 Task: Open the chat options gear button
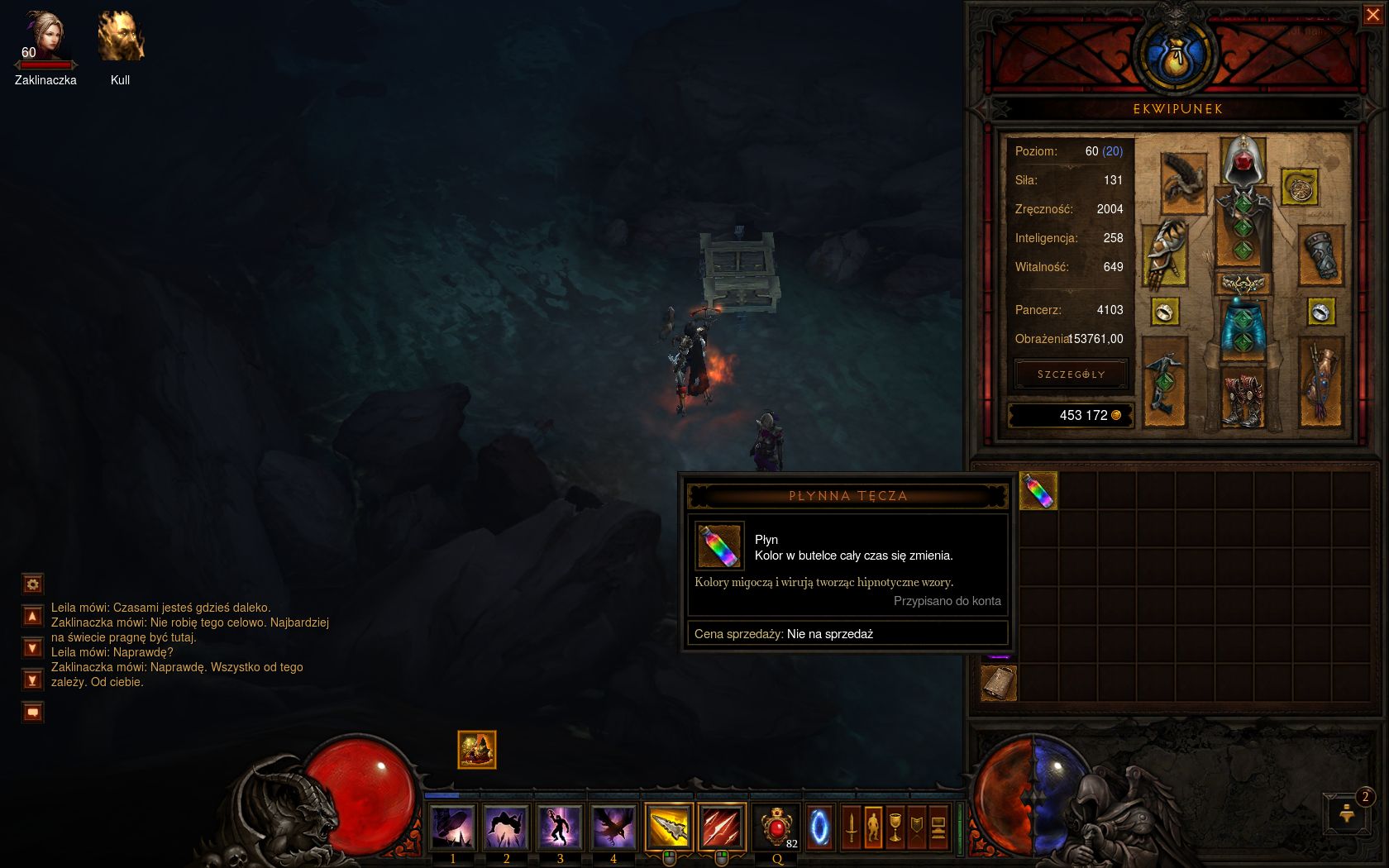pos(32,584)
